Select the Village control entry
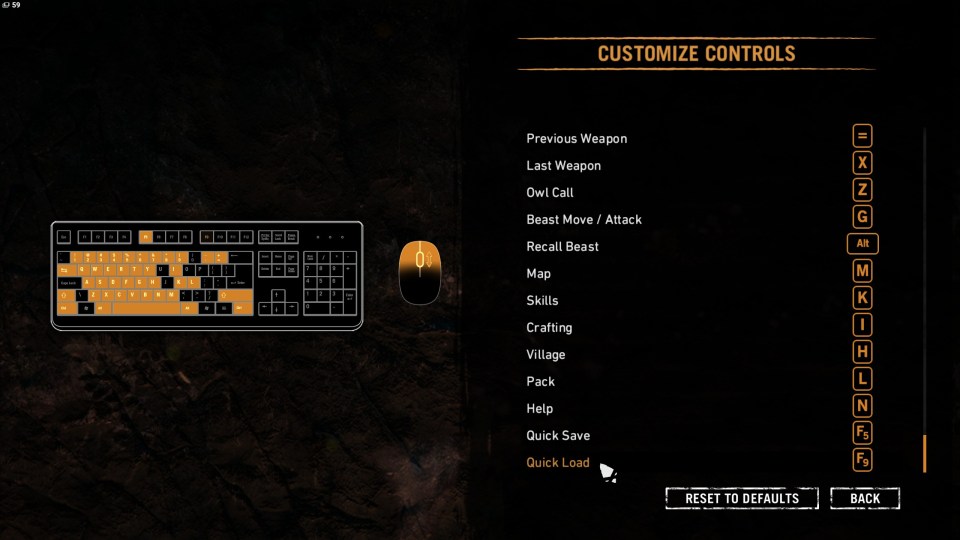 [546, 354]
